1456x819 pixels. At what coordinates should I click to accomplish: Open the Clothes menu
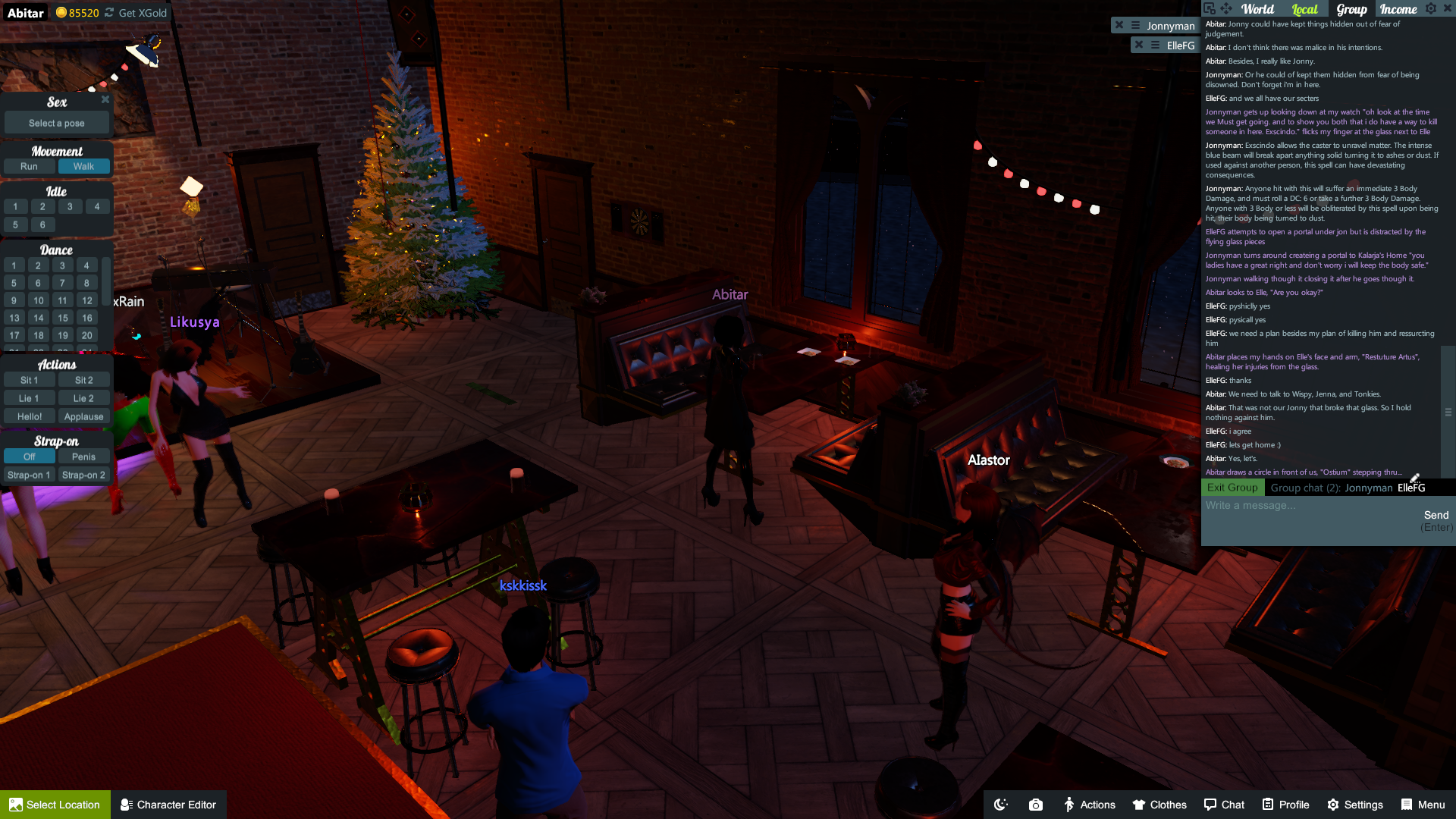(x=1159, y=805)
